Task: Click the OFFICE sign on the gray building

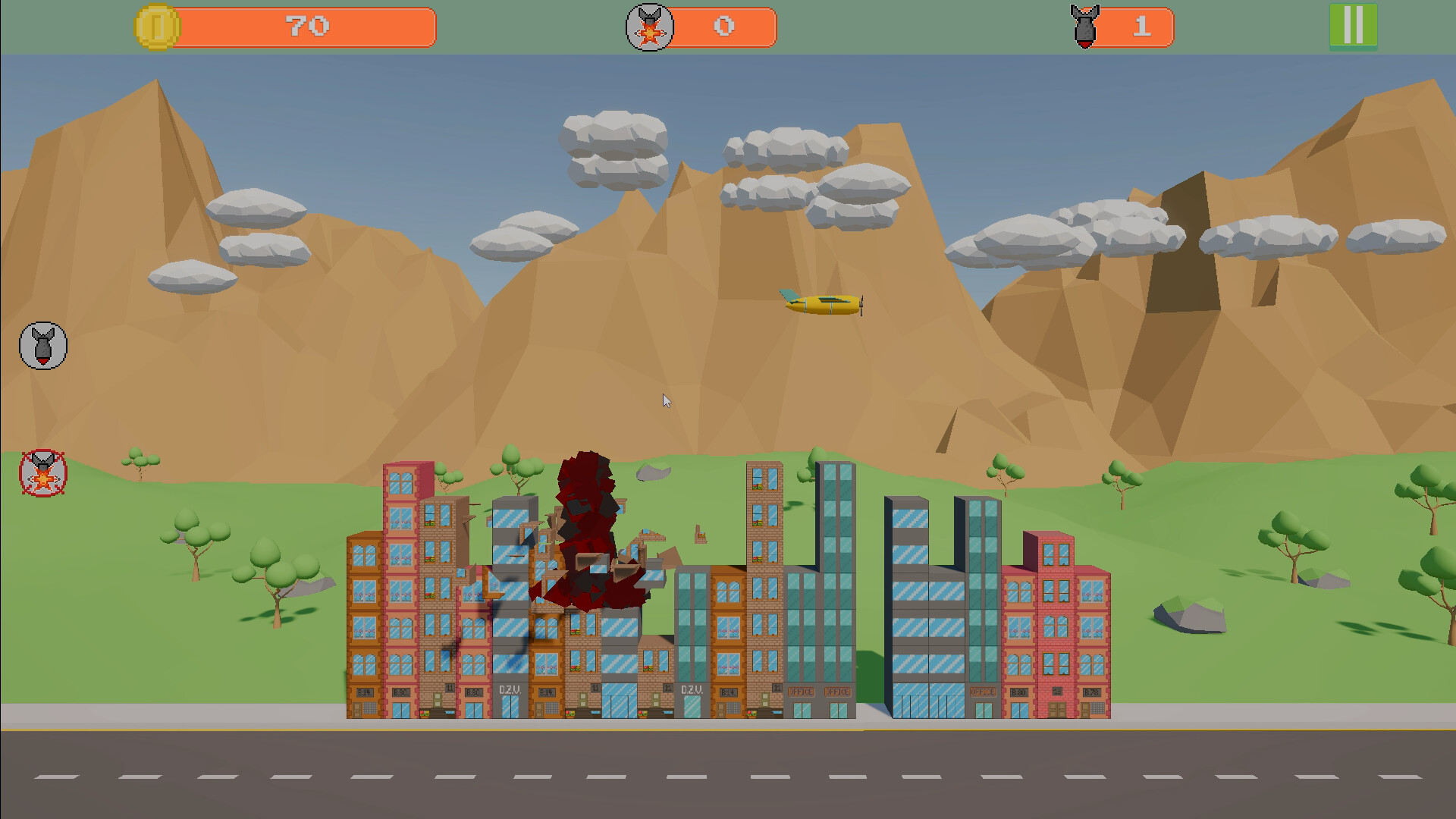Action: (802, 692)
